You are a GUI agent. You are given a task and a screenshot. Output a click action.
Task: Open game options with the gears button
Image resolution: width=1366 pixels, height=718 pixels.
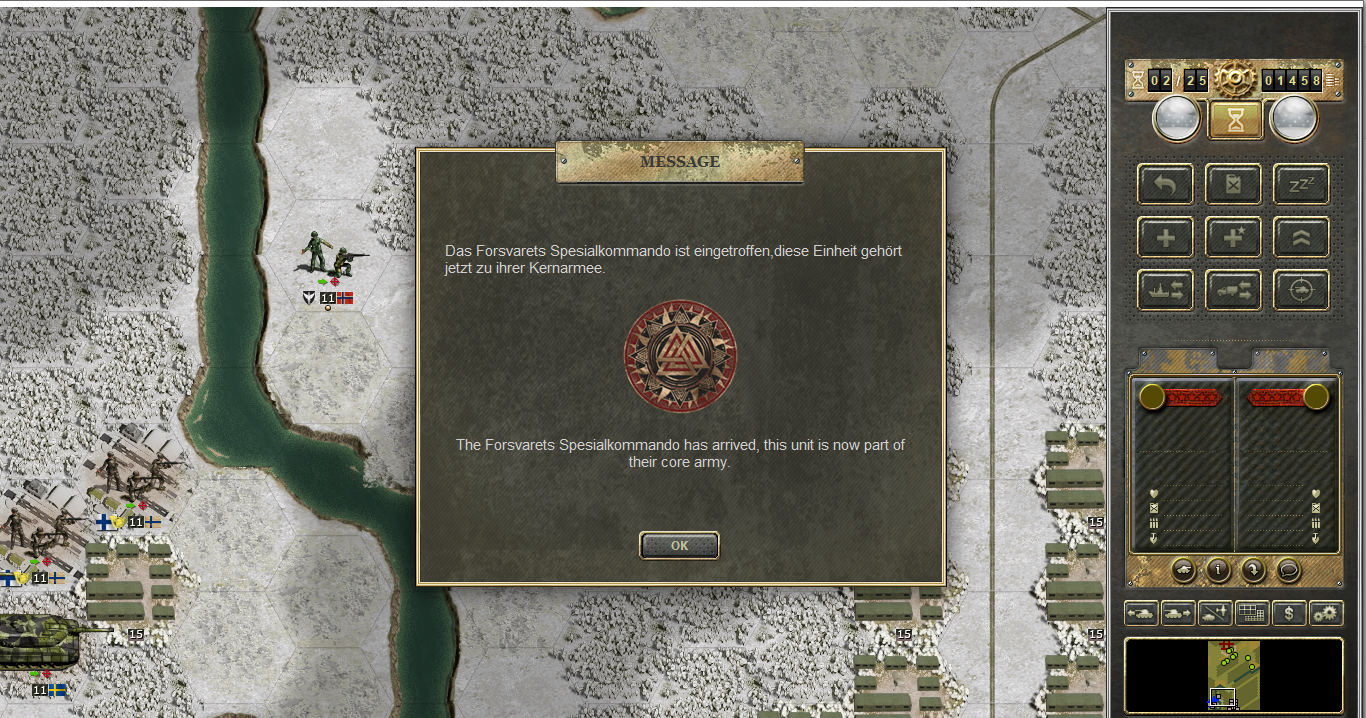point(1326,613)
